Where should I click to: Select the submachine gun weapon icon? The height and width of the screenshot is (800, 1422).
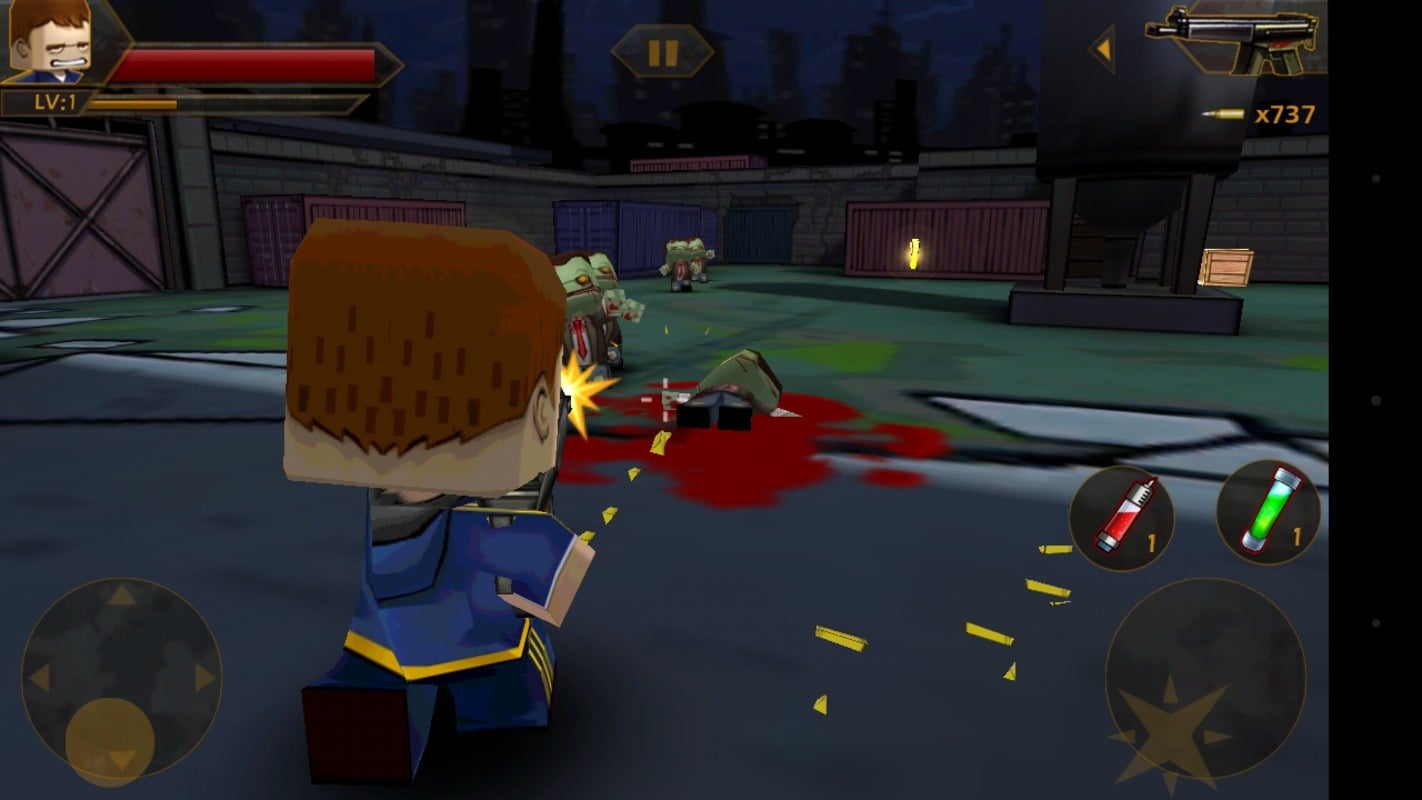[x=1234, y=40]
